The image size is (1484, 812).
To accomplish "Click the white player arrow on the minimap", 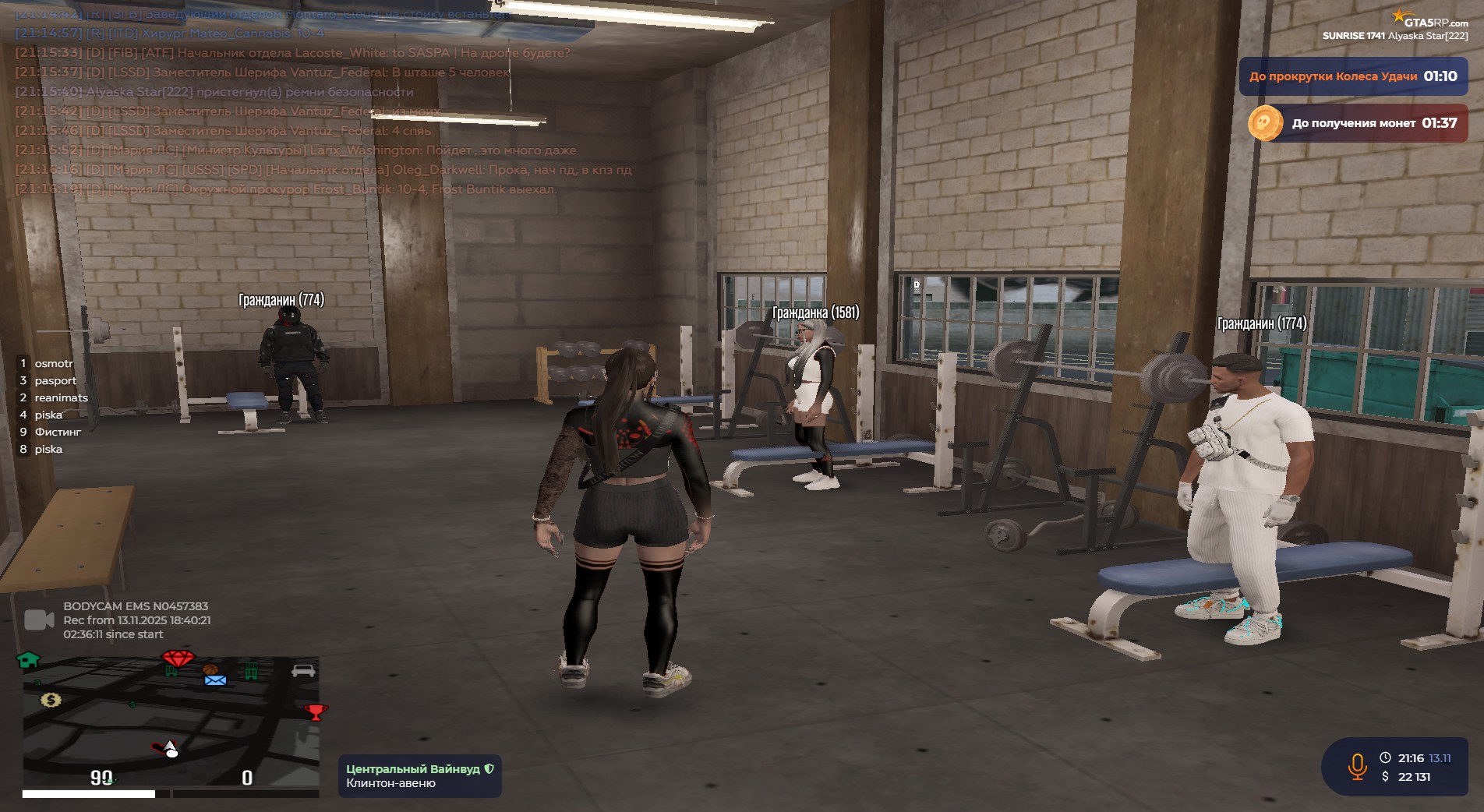I will [170, 749].
